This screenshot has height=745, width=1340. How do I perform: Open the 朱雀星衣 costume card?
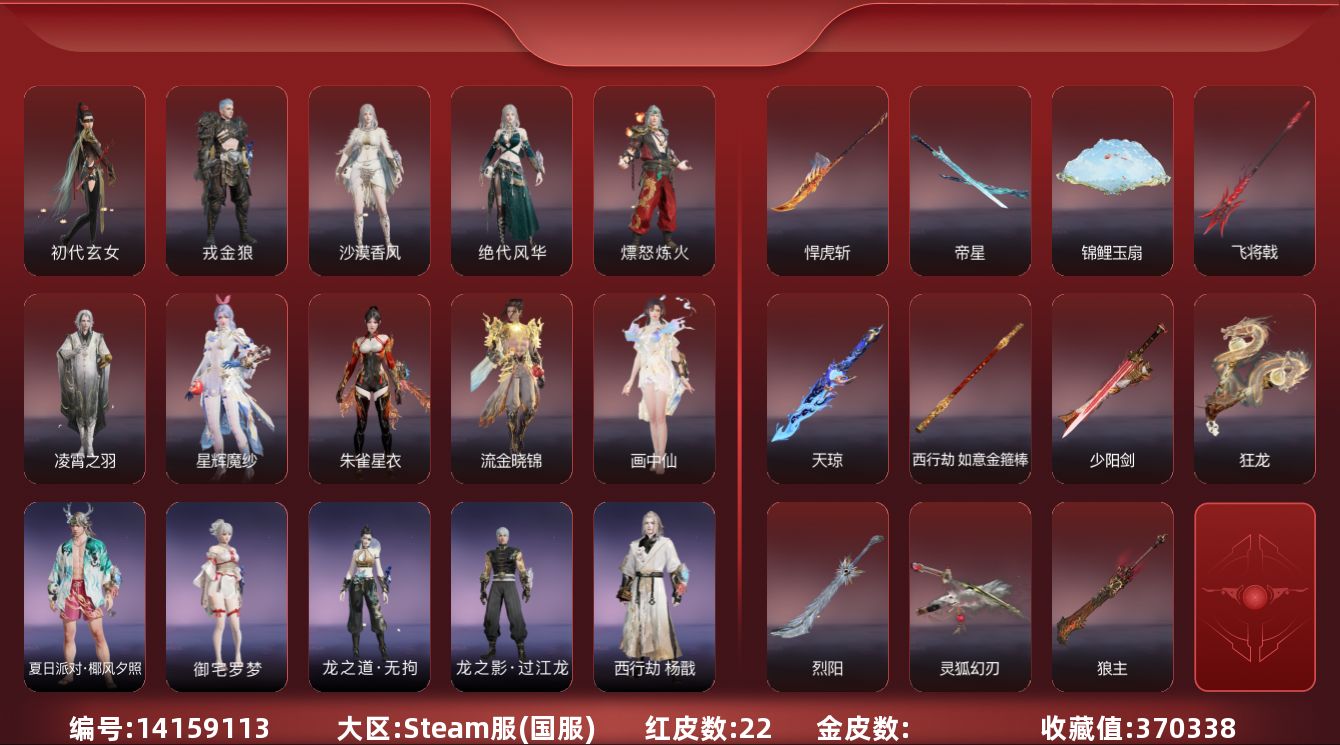coord(369,388)
